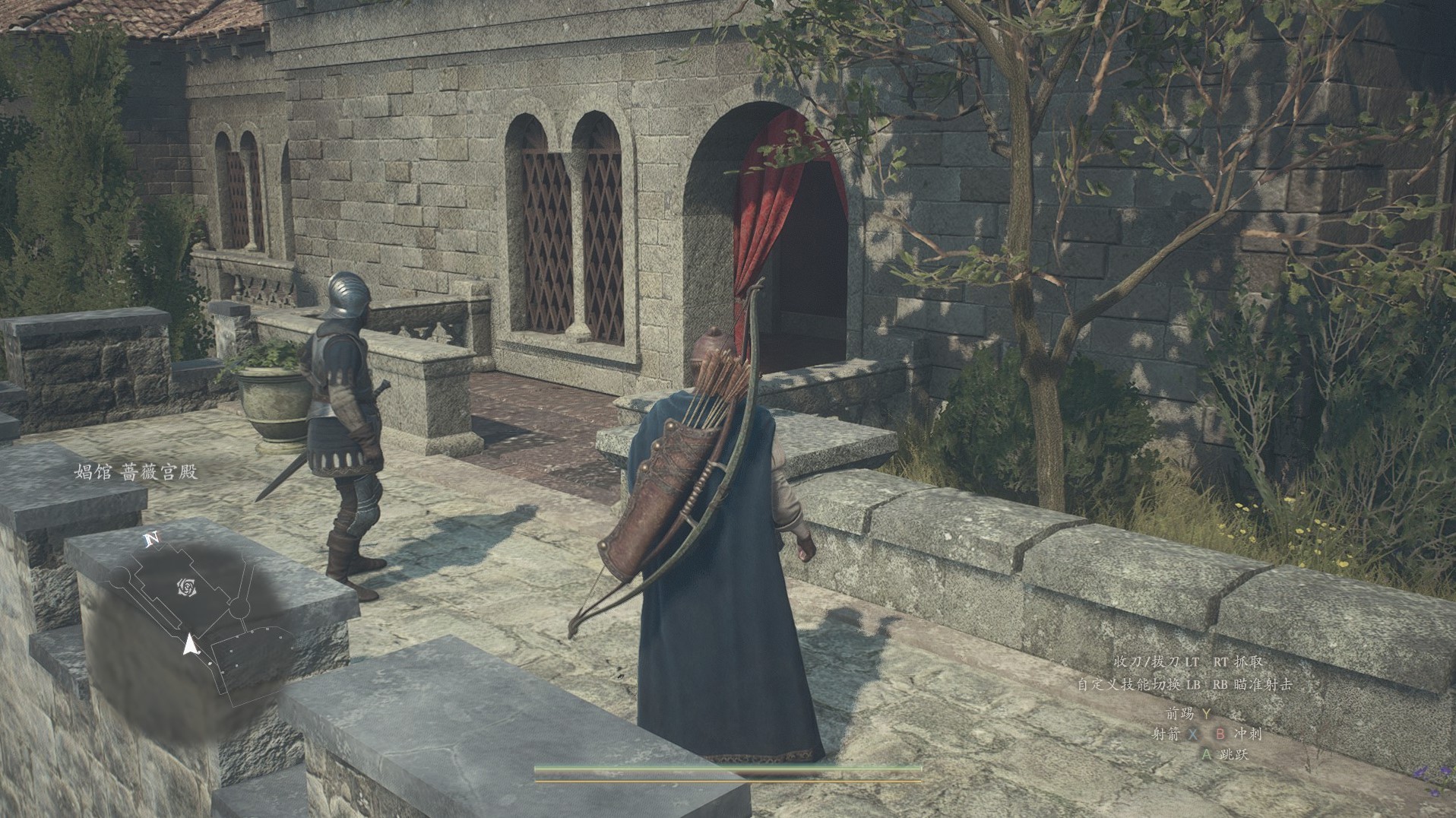This screenshot has width=1456, height=818.
Task: Select the rose marker on the minimap
Action: (x=187, y=587)
